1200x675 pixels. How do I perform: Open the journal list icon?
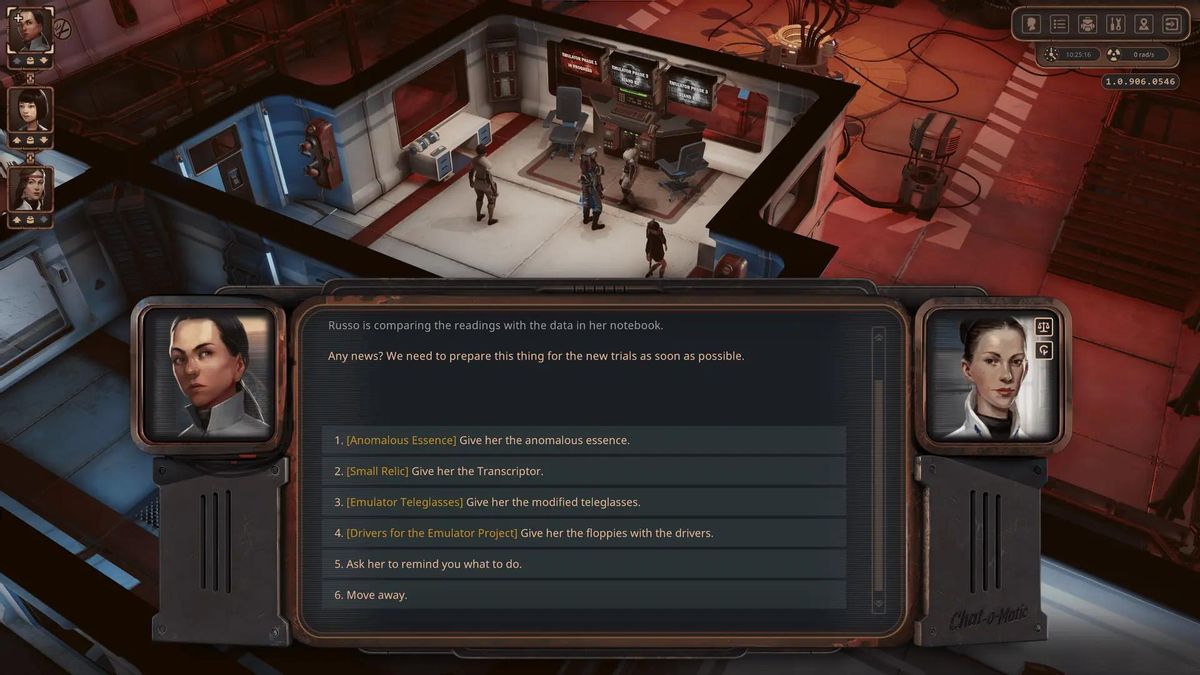[1060, 24]
